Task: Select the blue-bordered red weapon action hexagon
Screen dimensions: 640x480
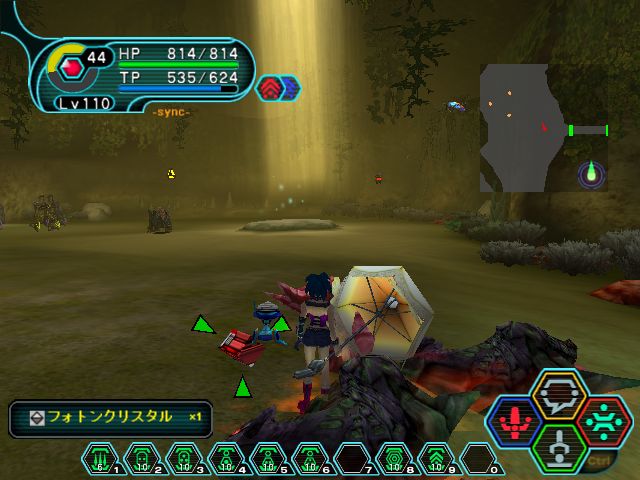Action: [516, 420]
